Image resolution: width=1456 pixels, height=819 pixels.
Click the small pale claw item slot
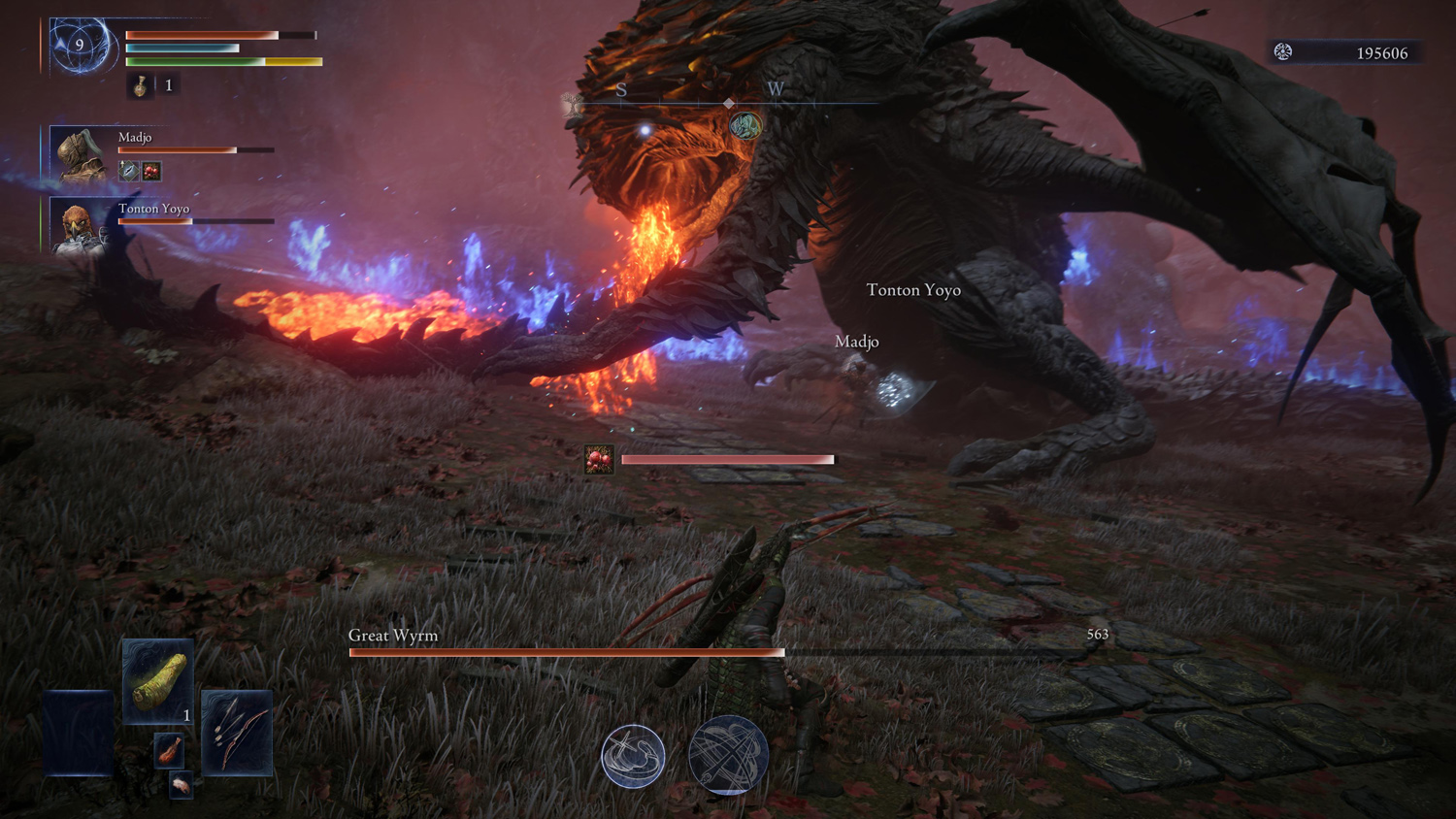pos(181,784)
